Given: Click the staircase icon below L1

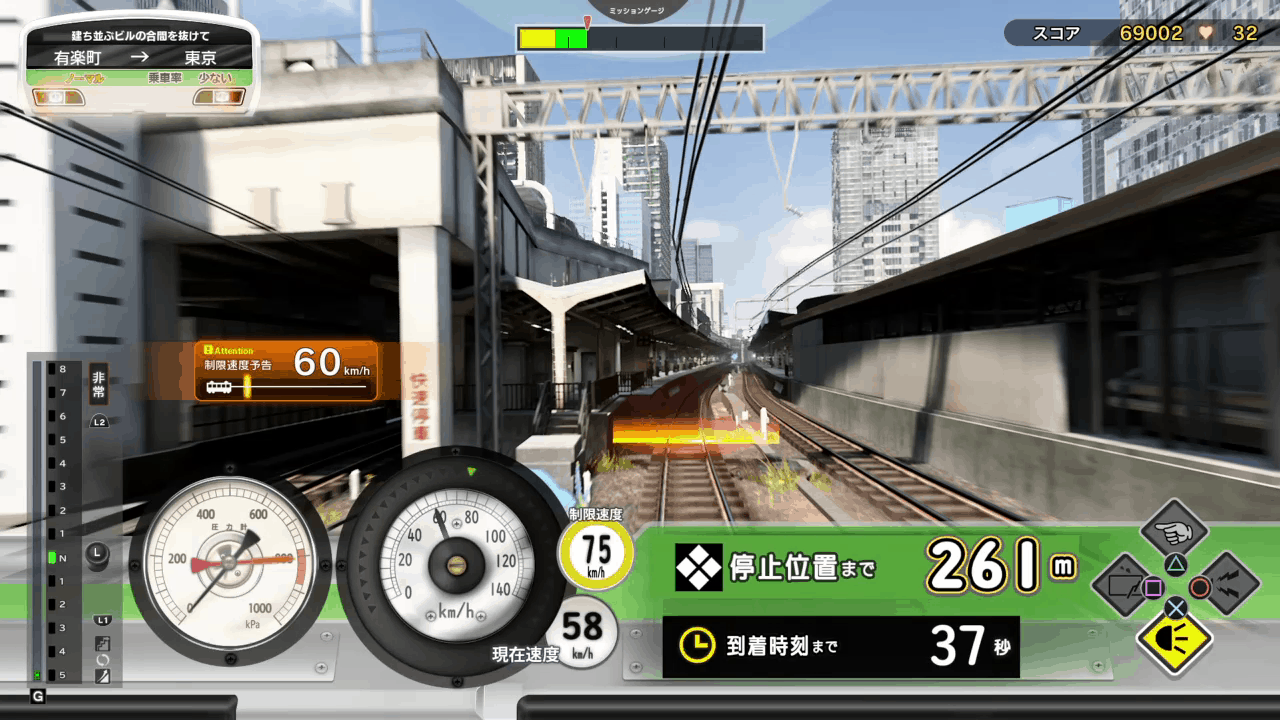Looking at the screenshot, I should click(x=102, y=643).
